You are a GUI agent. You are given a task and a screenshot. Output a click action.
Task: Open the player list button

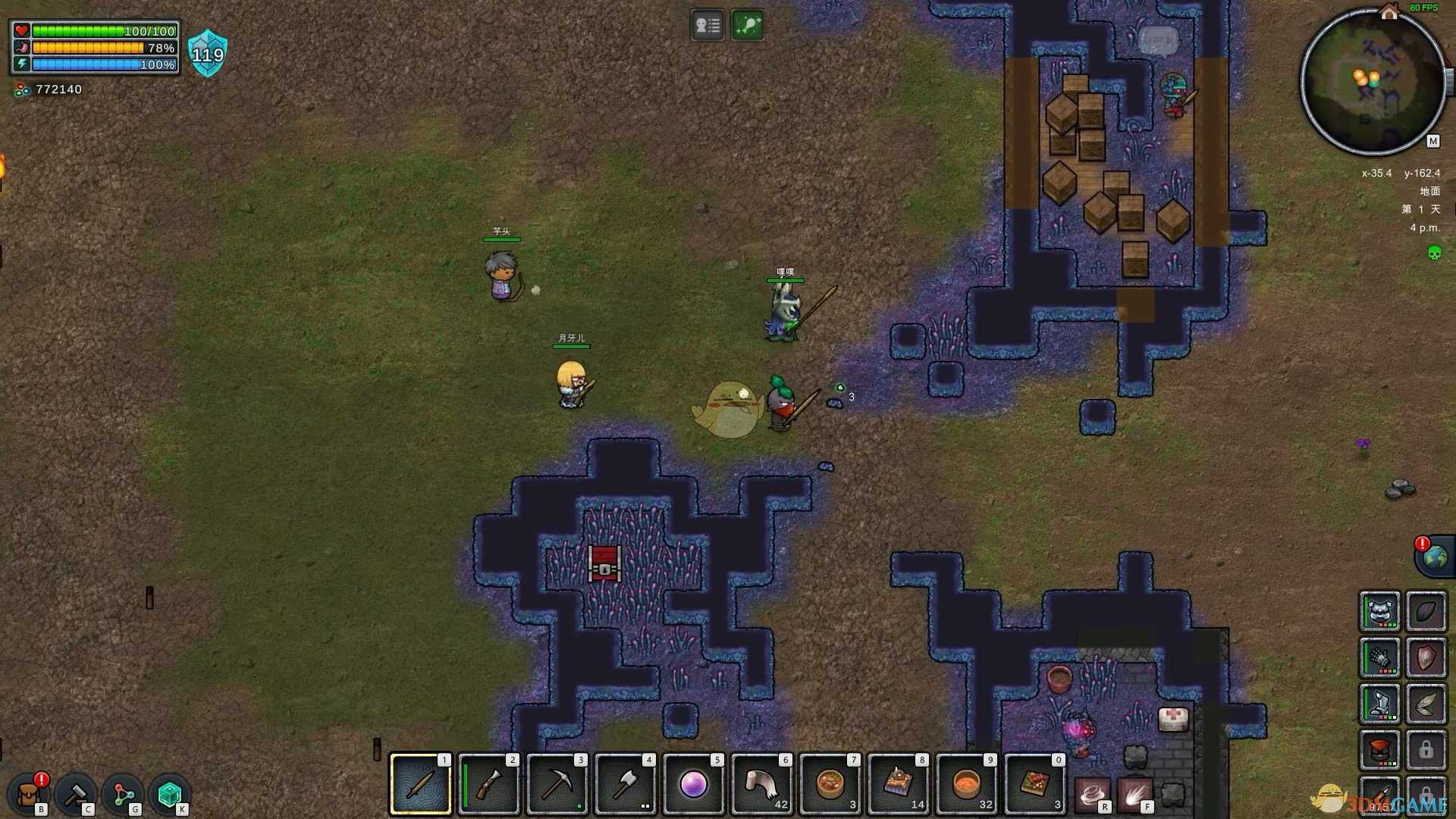708,26
